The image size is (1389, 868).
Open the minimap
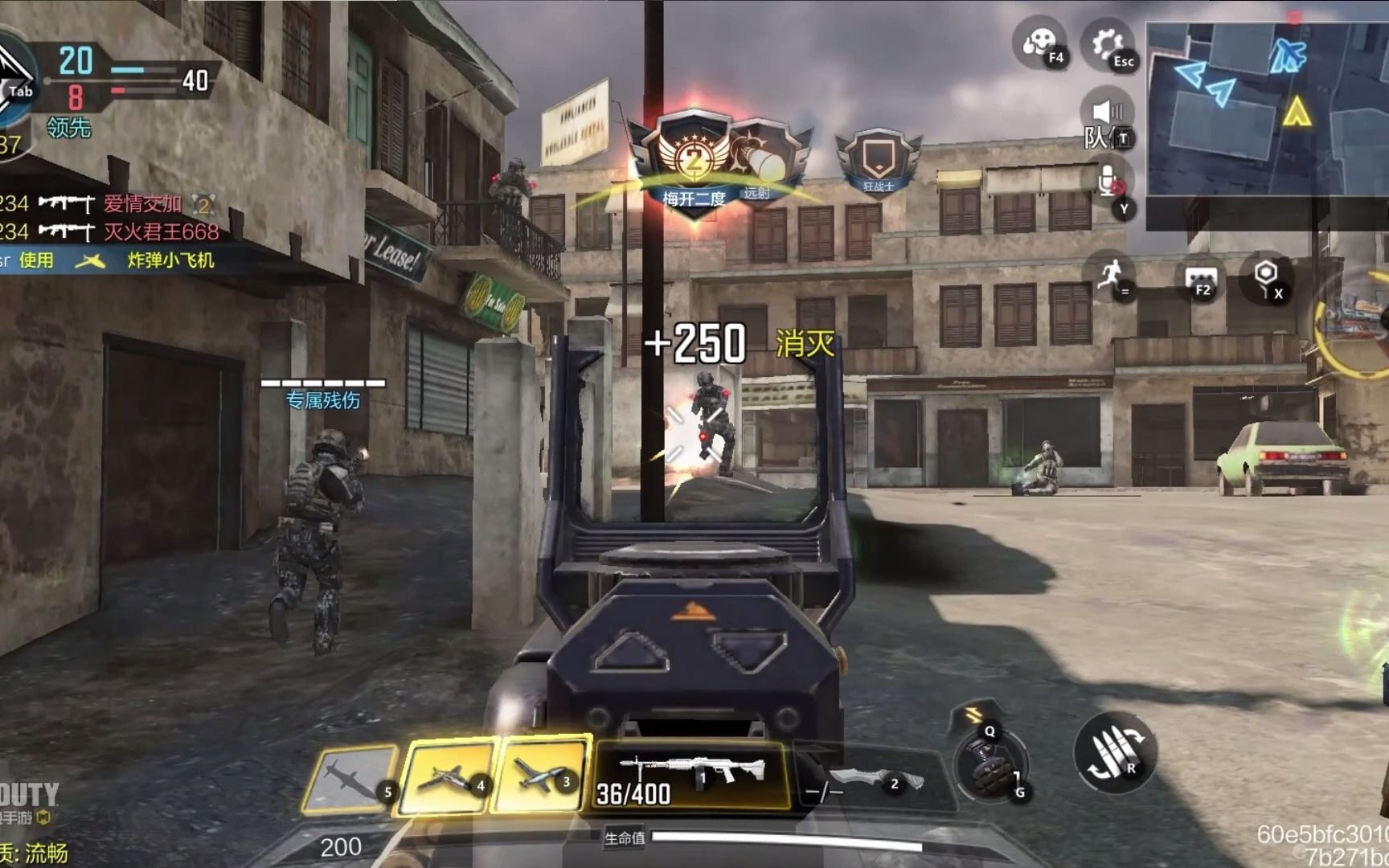click(1267, 109)
